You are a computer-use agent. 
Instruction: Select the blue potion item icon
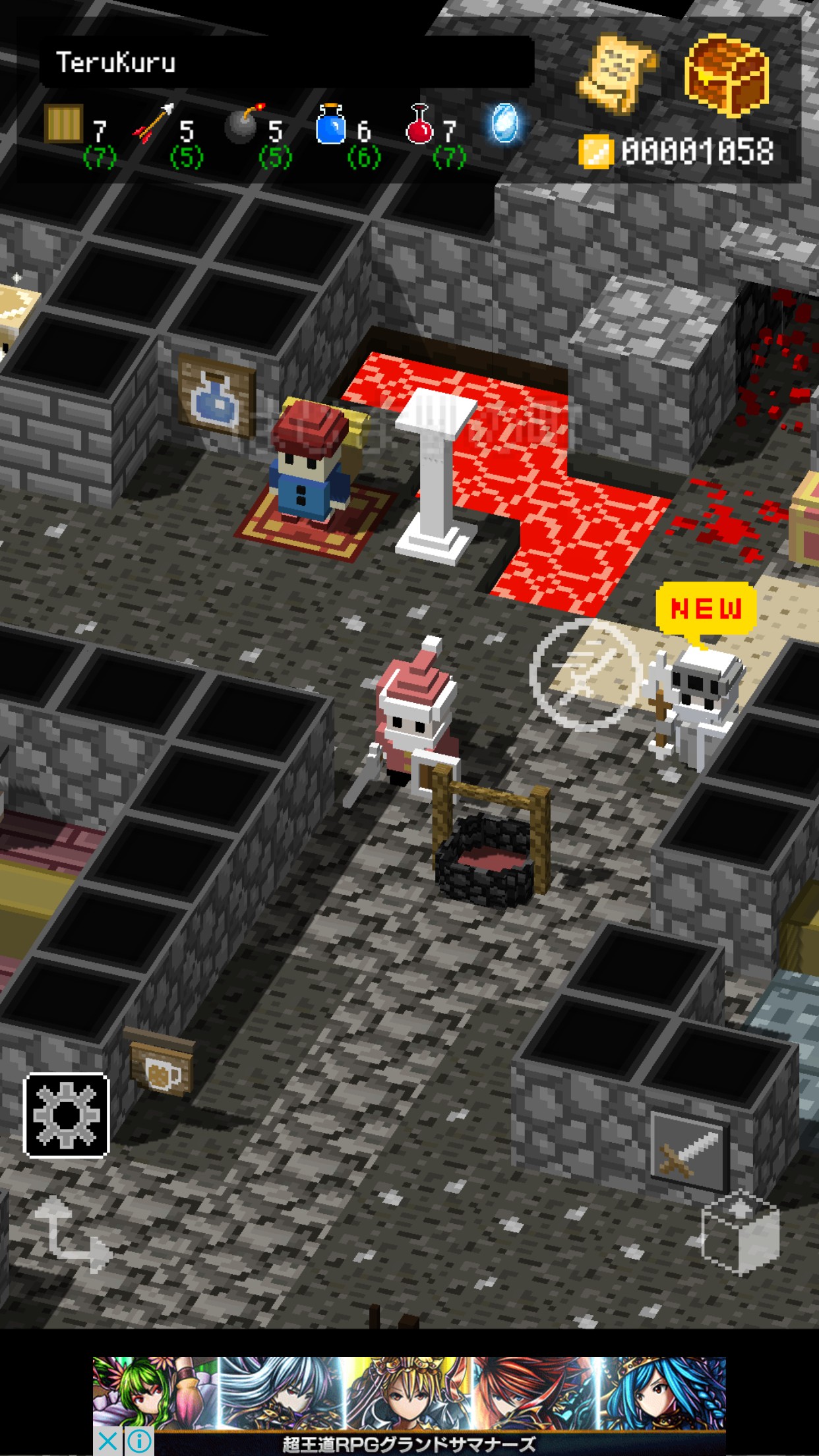(x=331, y=124)
